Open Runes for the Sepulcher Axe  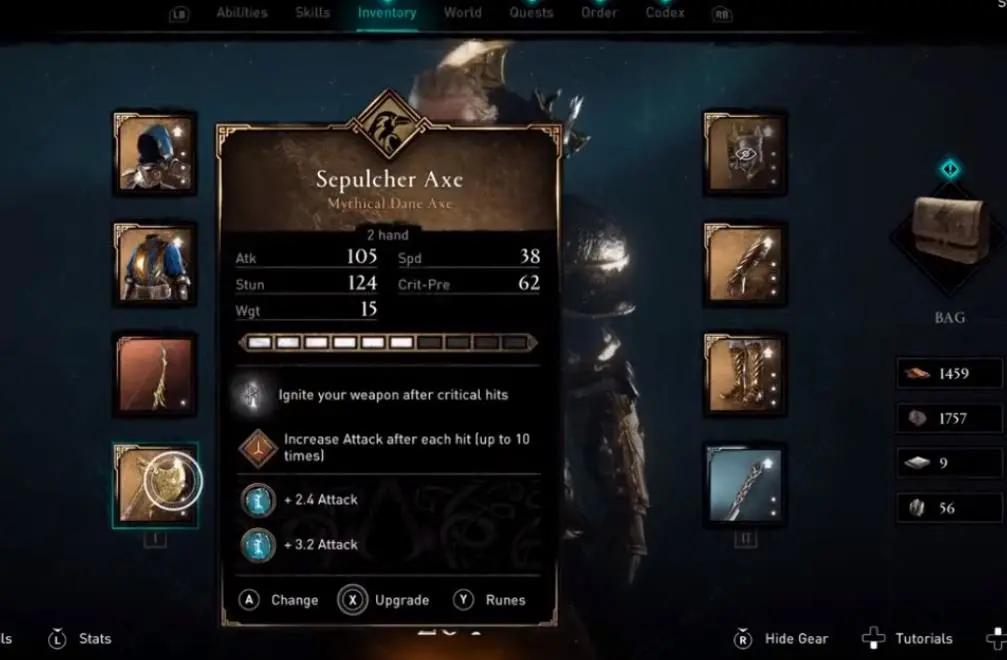pos(489,600)
